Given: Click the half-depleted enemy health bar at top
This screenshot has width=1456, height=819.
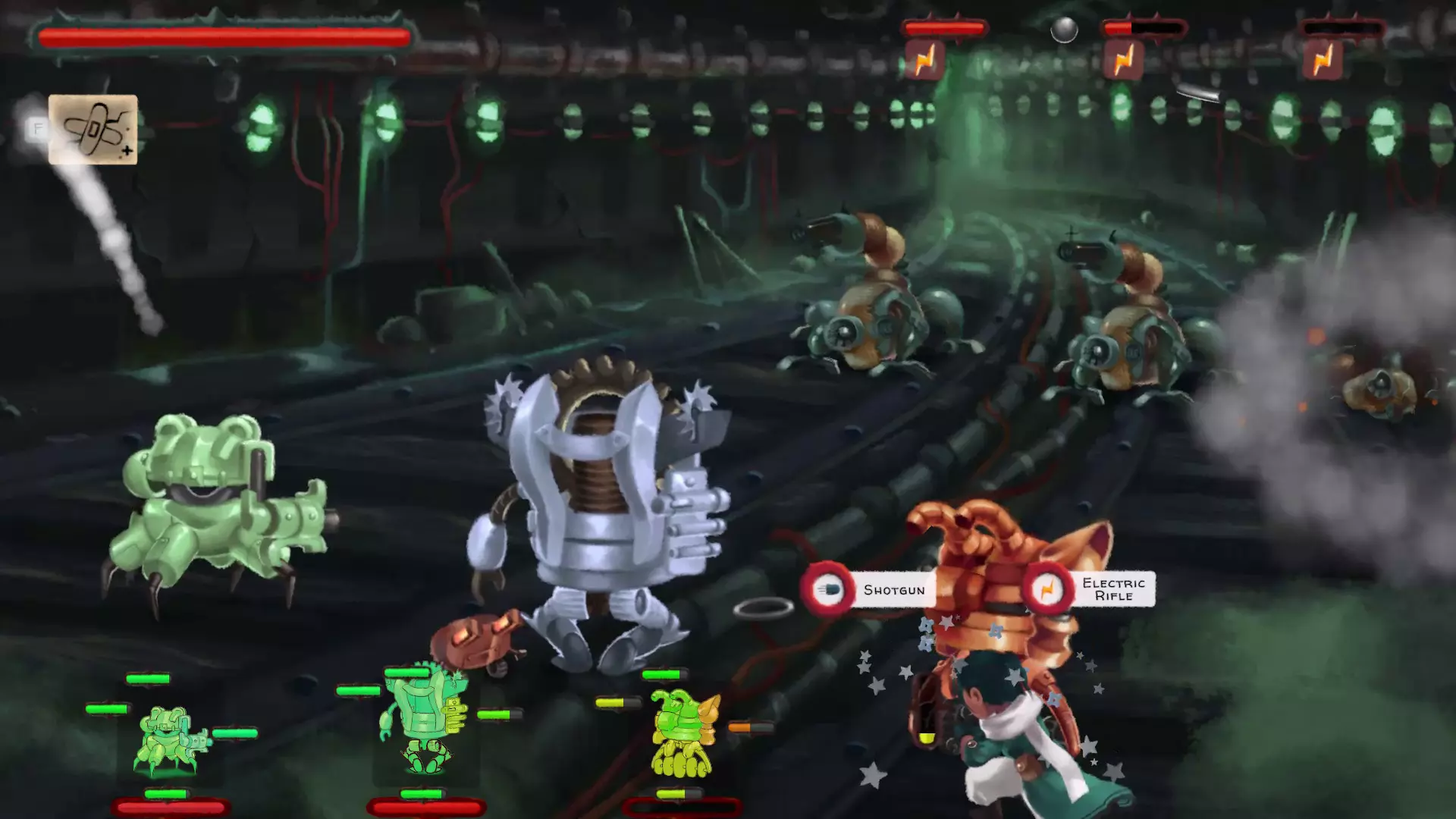Looking at the screenshot, I should [1145, 27].
